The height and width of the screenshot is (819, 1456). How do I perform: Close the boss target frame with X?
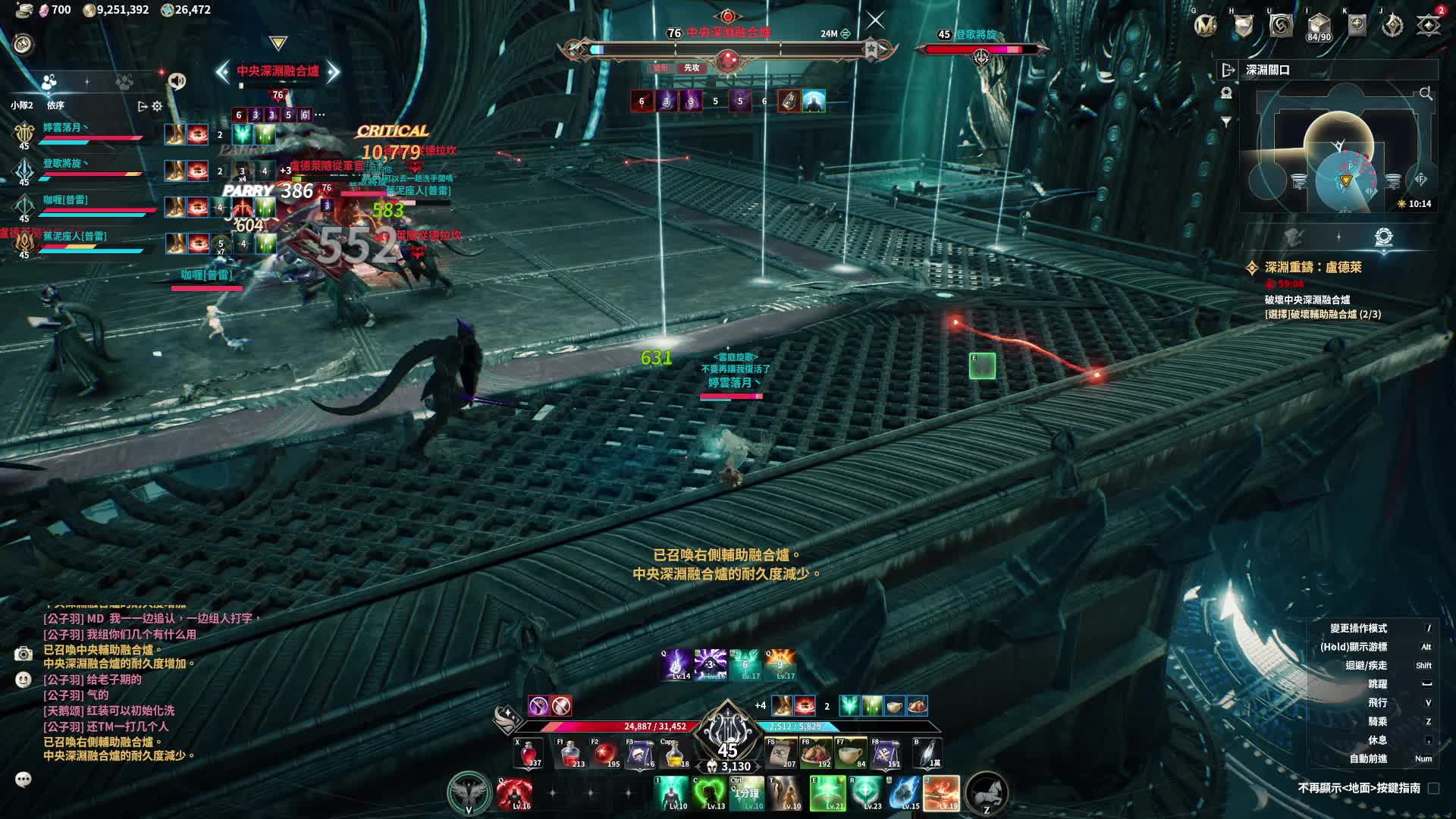(x=875, y=20)
